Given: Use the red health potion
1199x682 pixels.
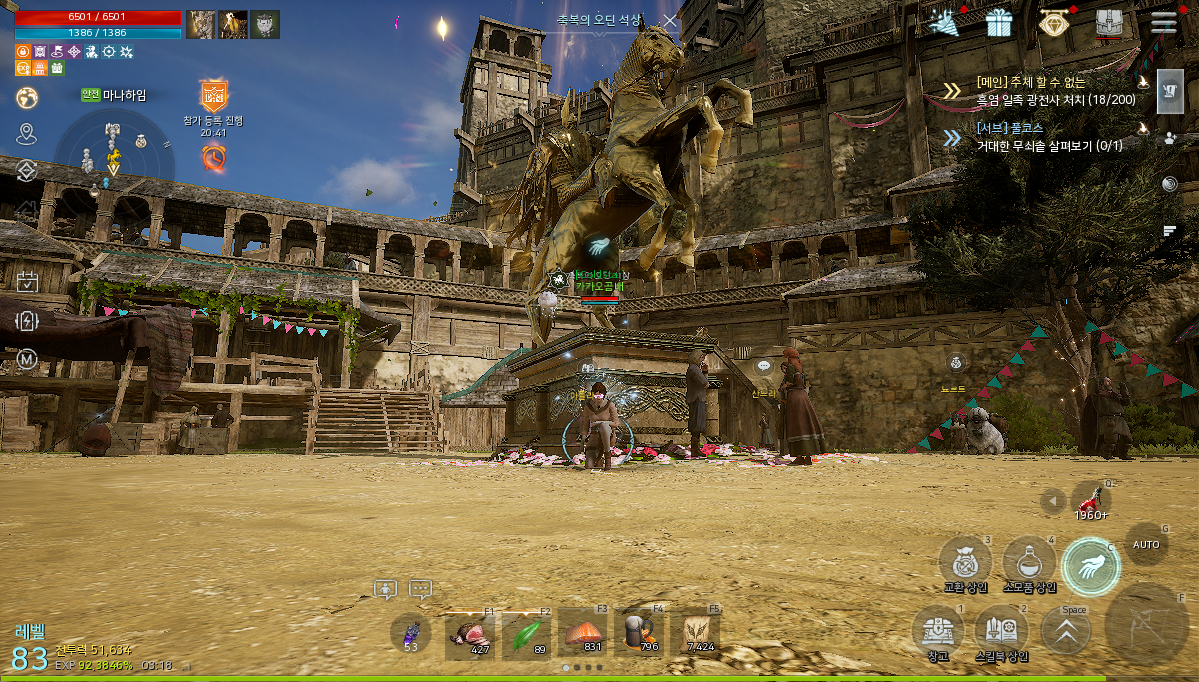Looking at the screenshot, I should click(x=1090, y=500).
